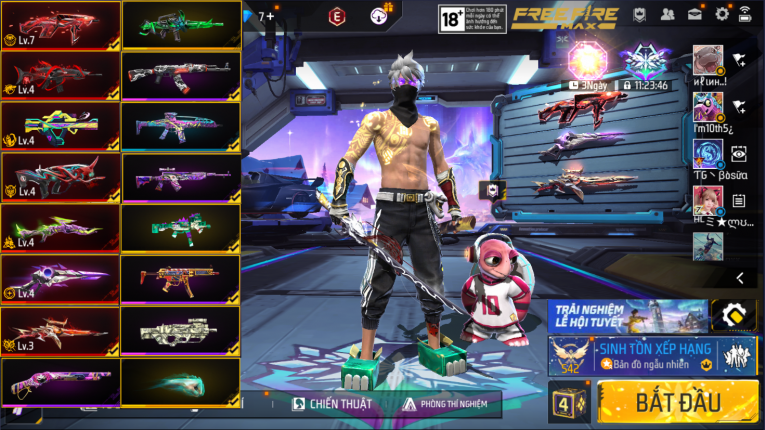Spectate the TG friend via eye icon
This screenshot has width=765, height=430.
click(738, 153)
